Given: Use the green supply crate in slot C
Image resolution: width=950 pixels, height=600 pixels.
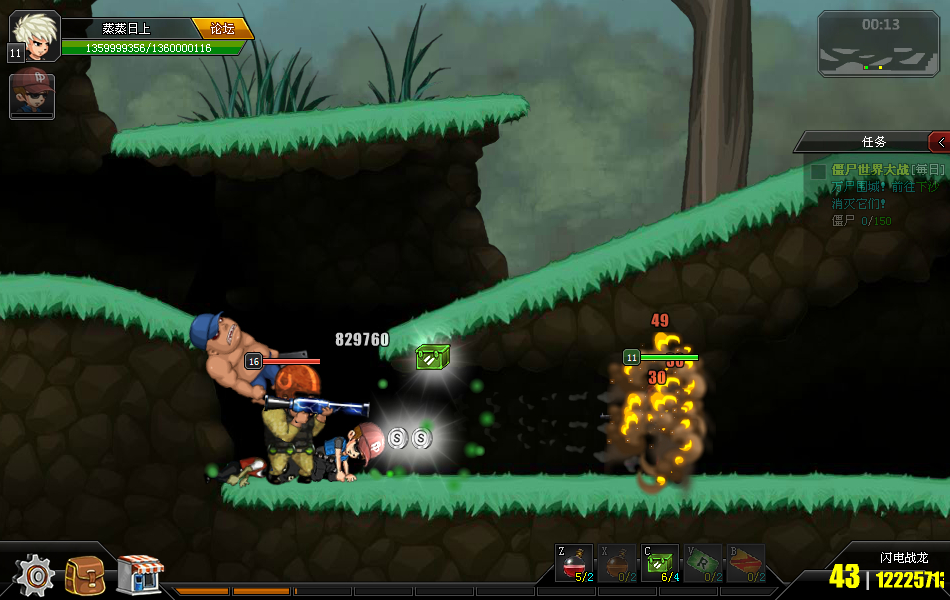Looking at the screenshot, I should pyautogui.click(x=659, y=563).
